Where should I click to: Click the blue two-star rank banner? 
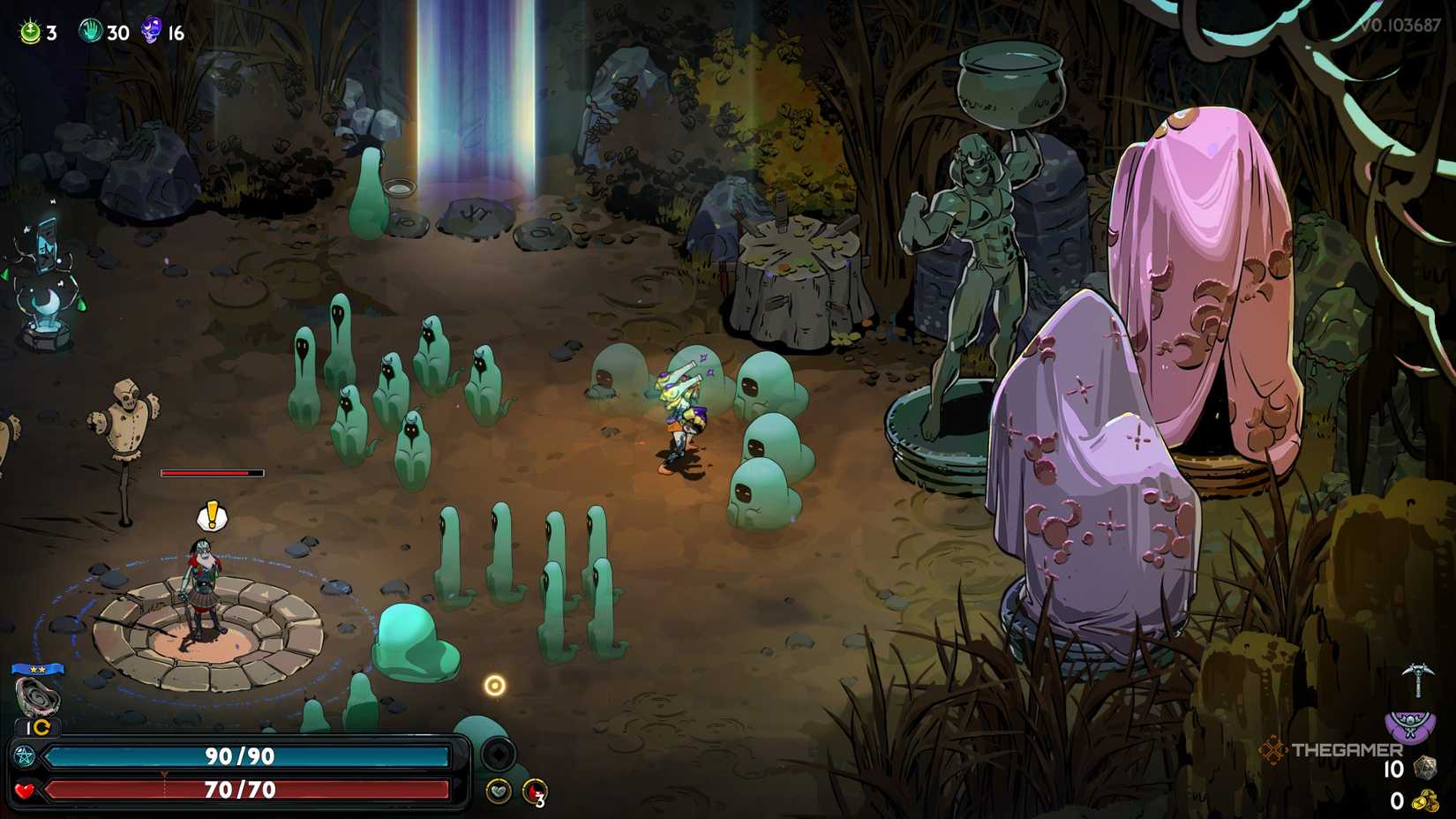(x=37, y=670)
